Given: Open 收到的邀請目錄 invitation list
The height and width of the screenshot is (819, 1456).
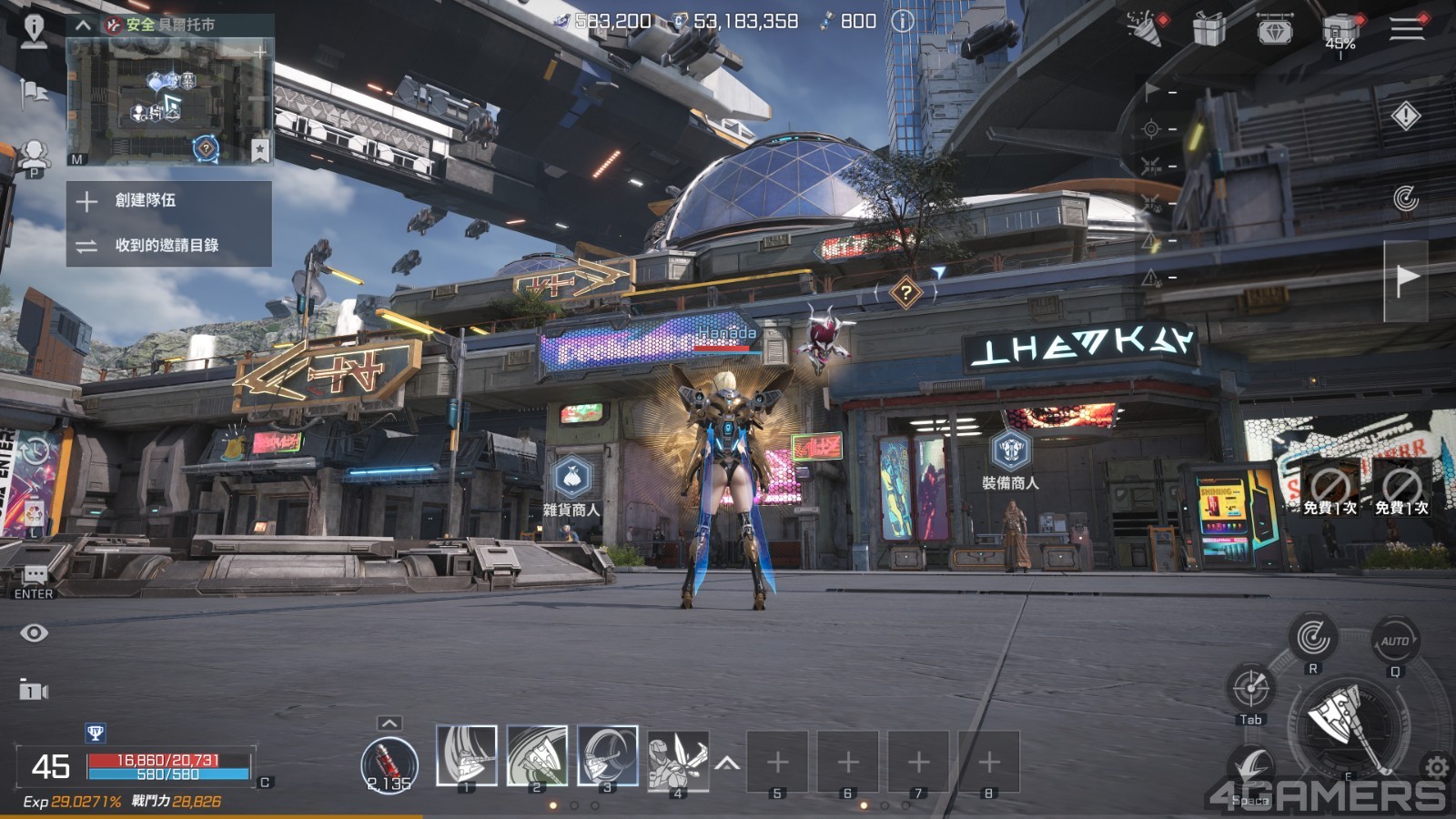Looking at the screenshot, I should pos(166,245).
